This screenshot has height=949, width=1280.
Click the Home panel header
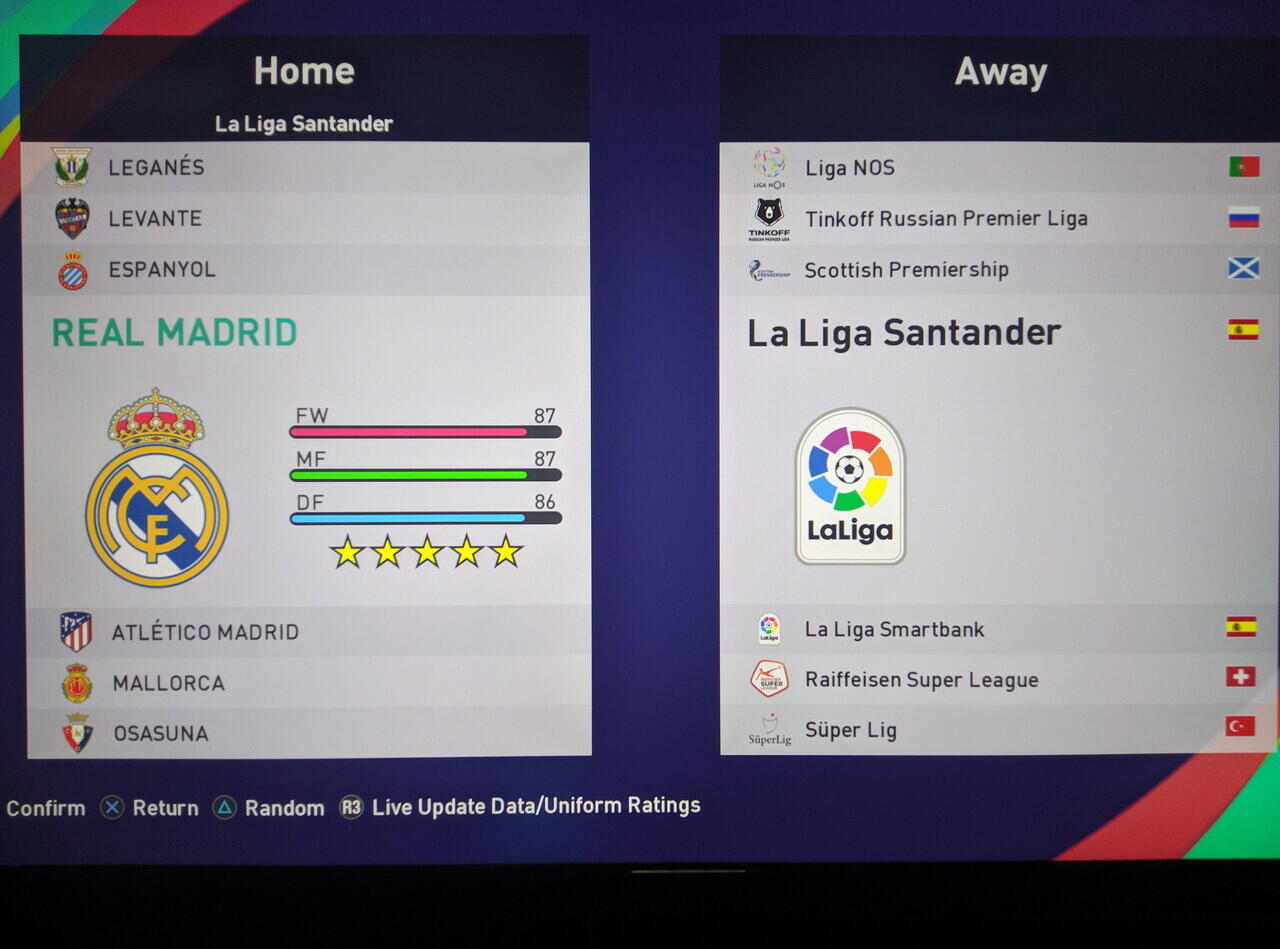tap(304, 71)
